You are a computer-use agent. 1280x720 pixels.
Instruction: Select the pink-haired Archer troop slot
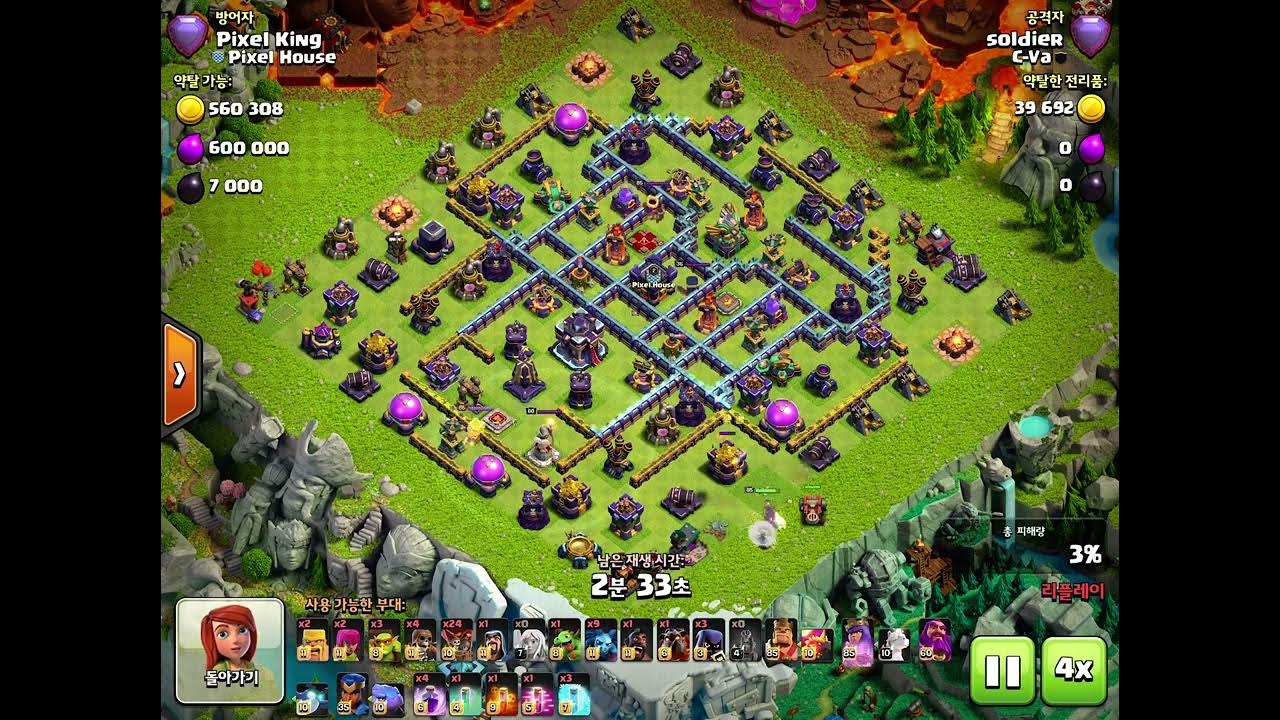point(348,641)
